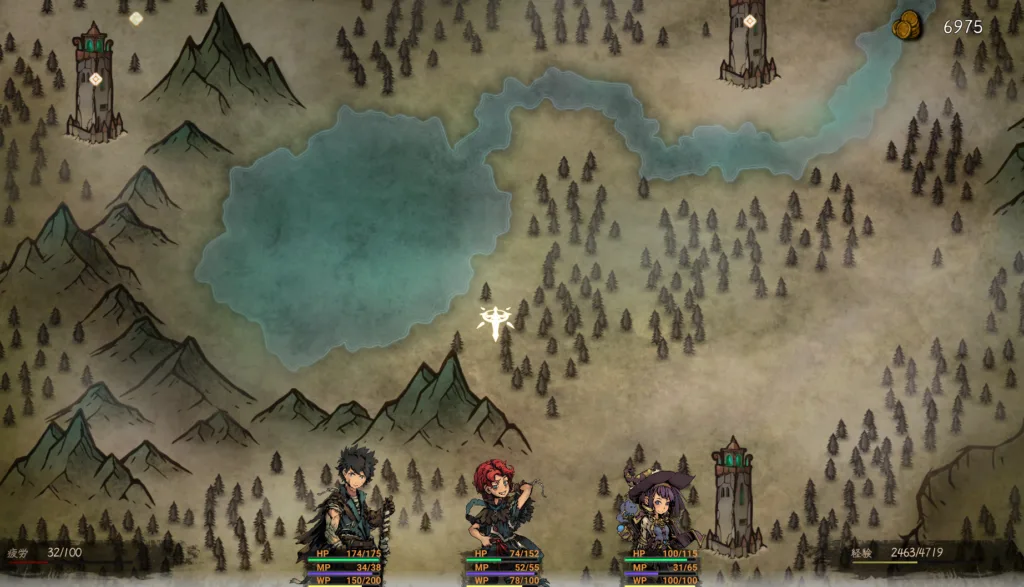Image resolution: width=1024 pixels, height=587 pixels.
Task: Click the diamond marker on the left tower
Action: pyautogui.click(x=96, y=79)
